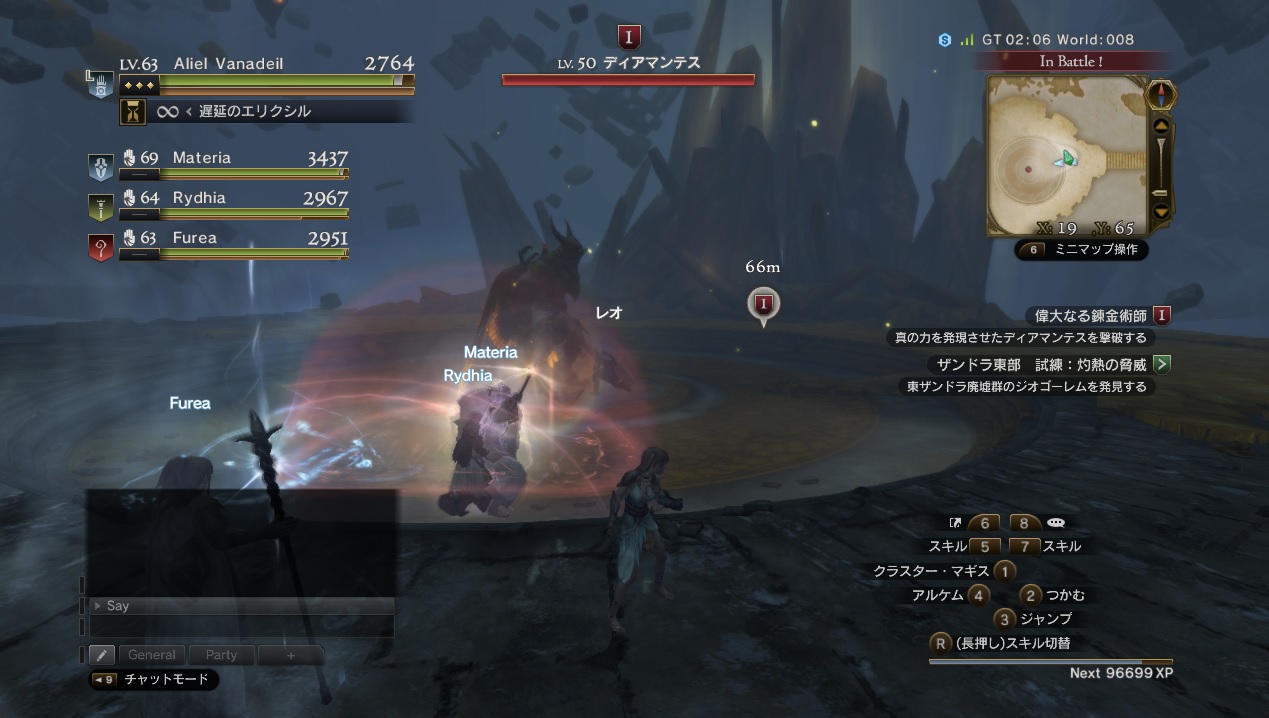Click the minimap's down-arrow zoom button
The image size is (1269, 718).
click(x=1161, y=211)
